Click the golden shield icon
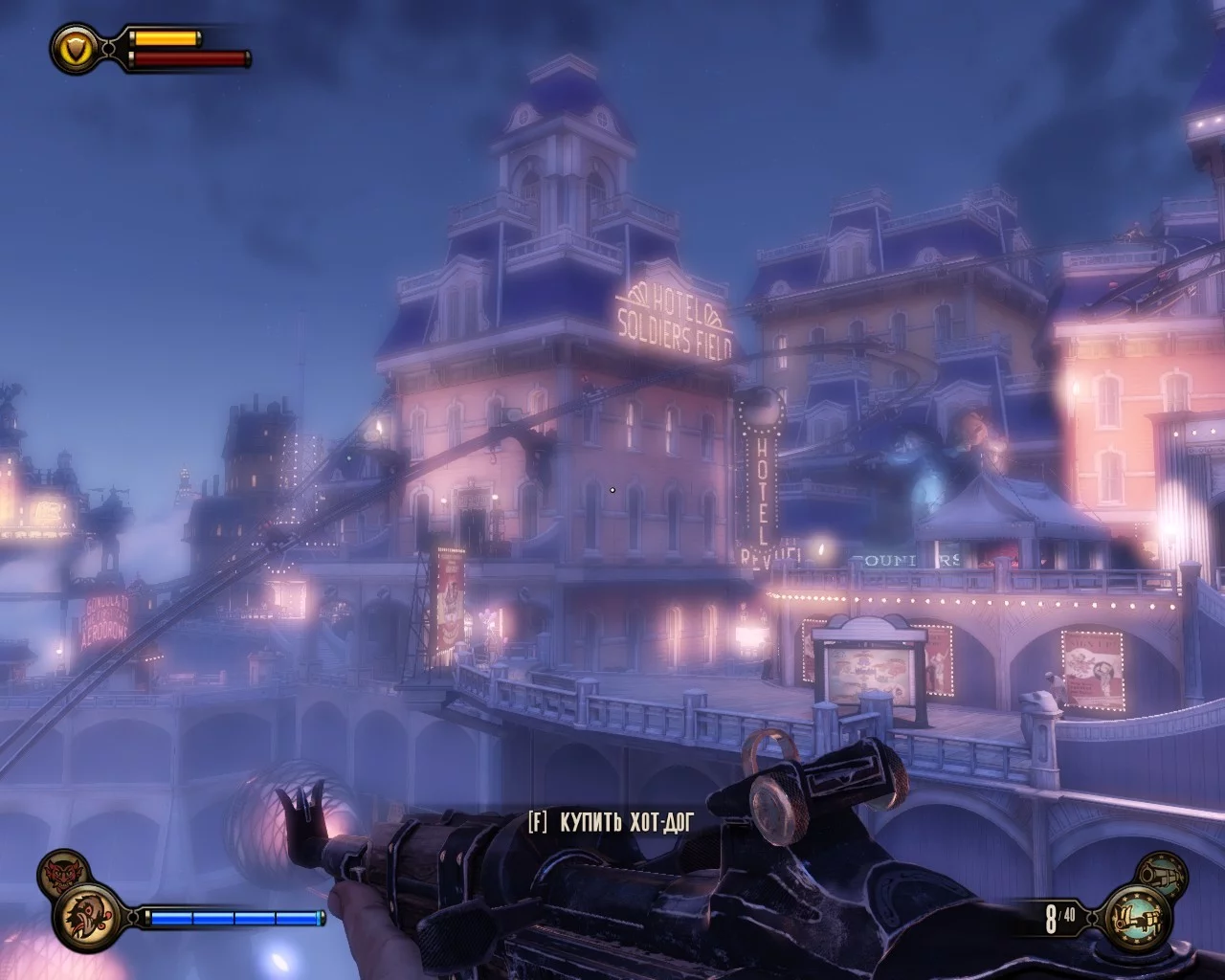1225x980 pixels. tap(76, 46)
